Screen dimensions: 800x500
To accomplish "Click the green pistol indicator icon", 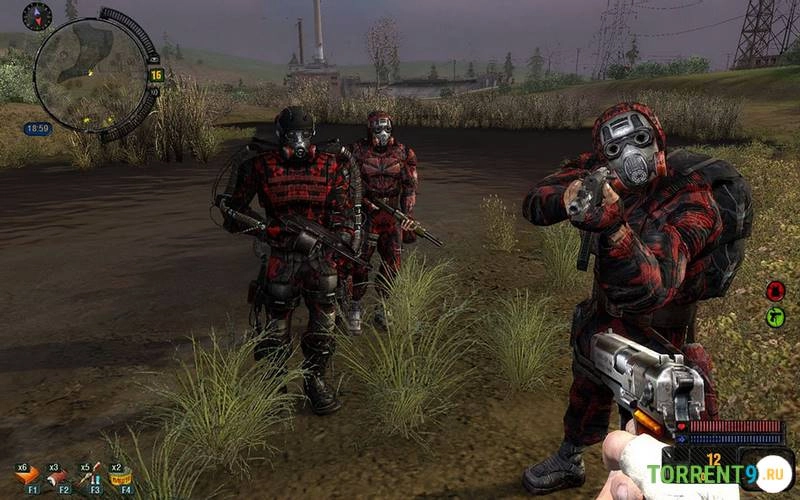I will tap(775, 317).
